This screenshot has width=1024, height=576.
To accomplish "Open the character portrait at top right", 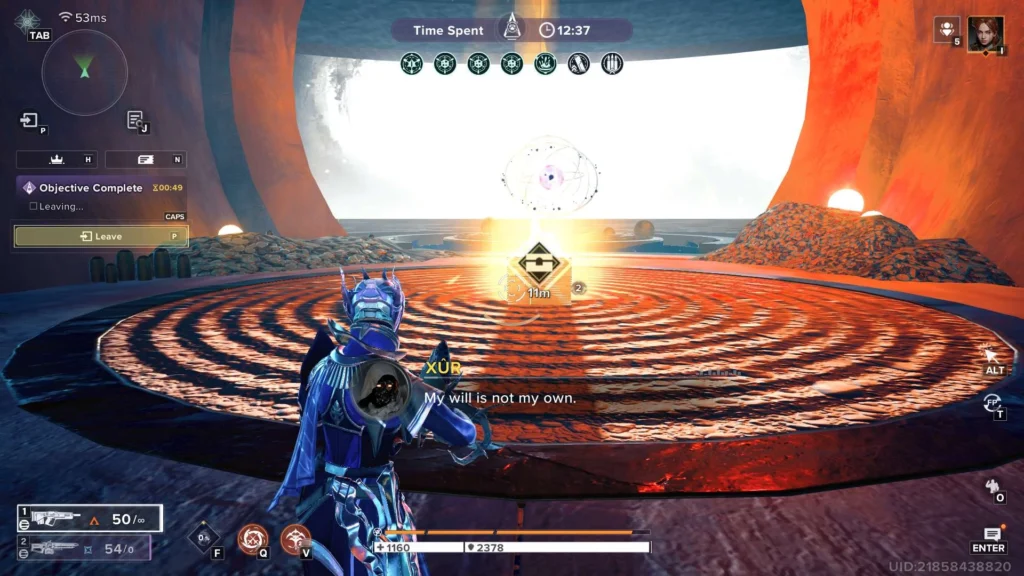I will 985,33.
